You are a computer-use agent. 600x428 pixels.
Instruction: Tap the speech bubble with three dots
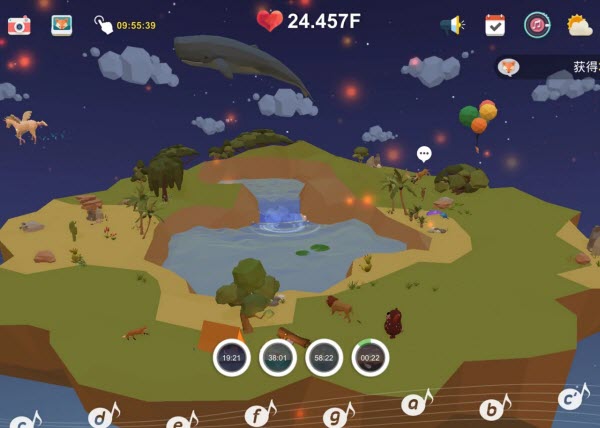(424, 154)
